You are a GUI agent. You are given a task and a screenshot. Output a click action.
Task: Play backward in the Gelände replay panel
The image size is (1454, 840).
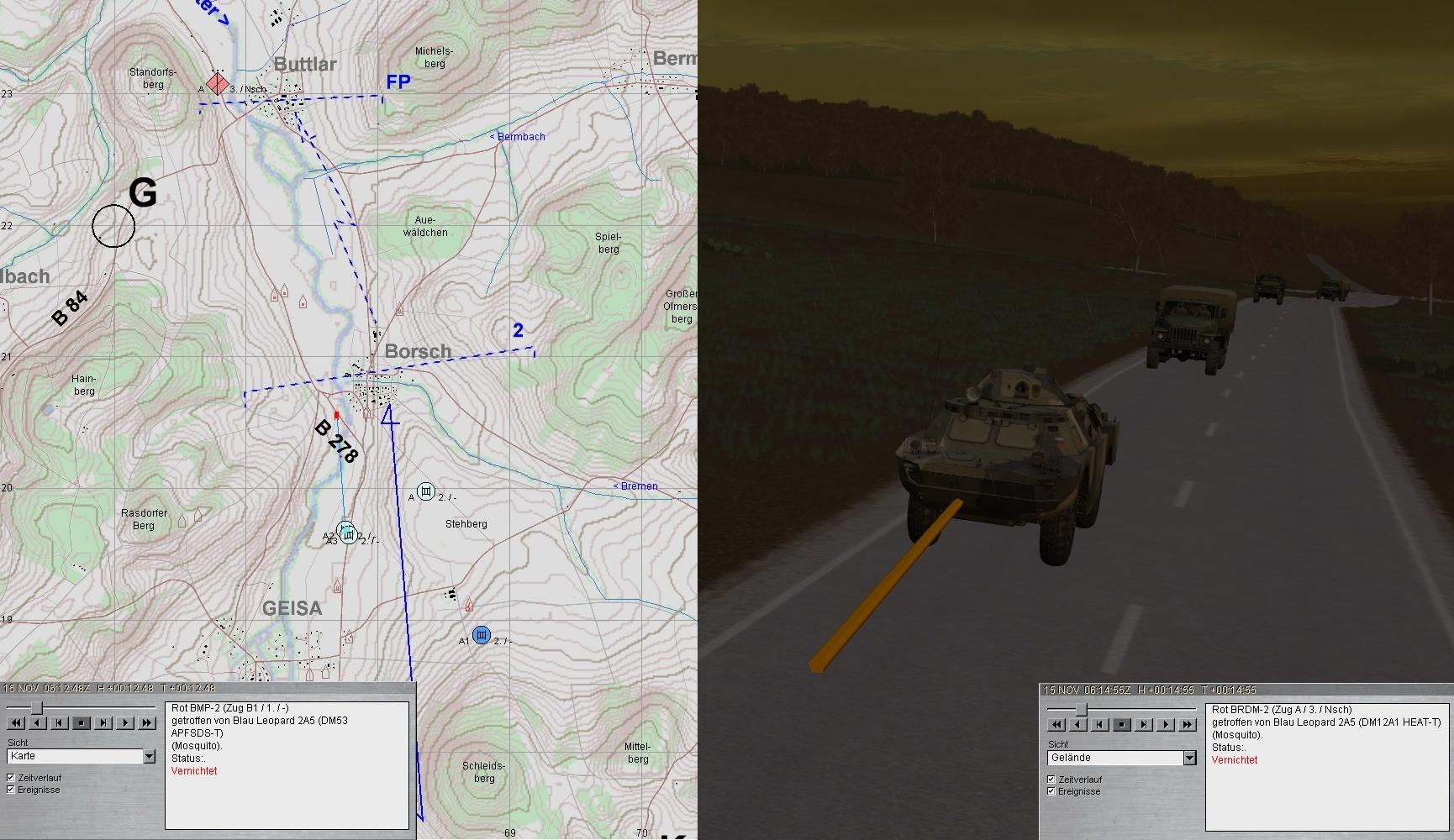[x=1078, y=724]
